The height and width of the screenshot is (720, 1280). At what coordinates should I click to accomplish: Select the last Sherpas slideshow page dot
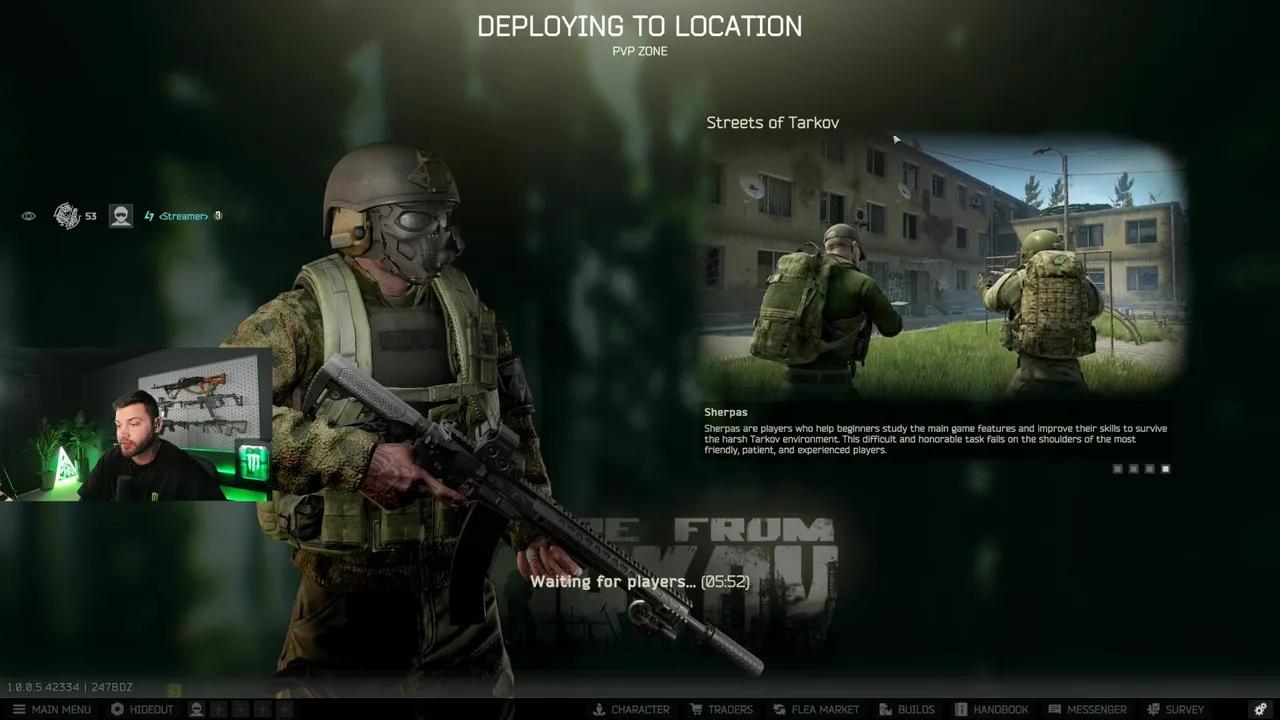[x=1165, y=468]
